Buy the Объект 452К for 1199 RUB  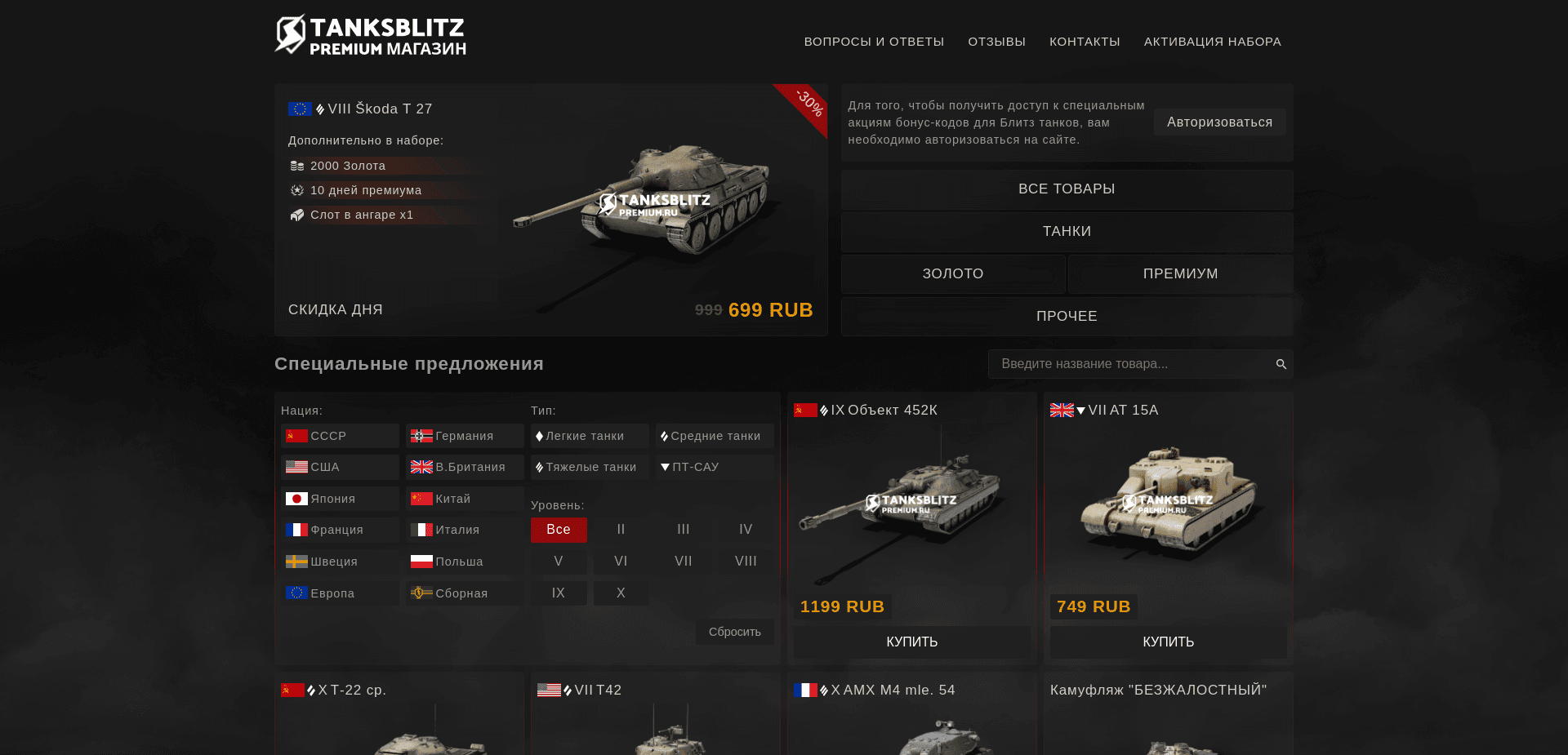pos(911,642)
